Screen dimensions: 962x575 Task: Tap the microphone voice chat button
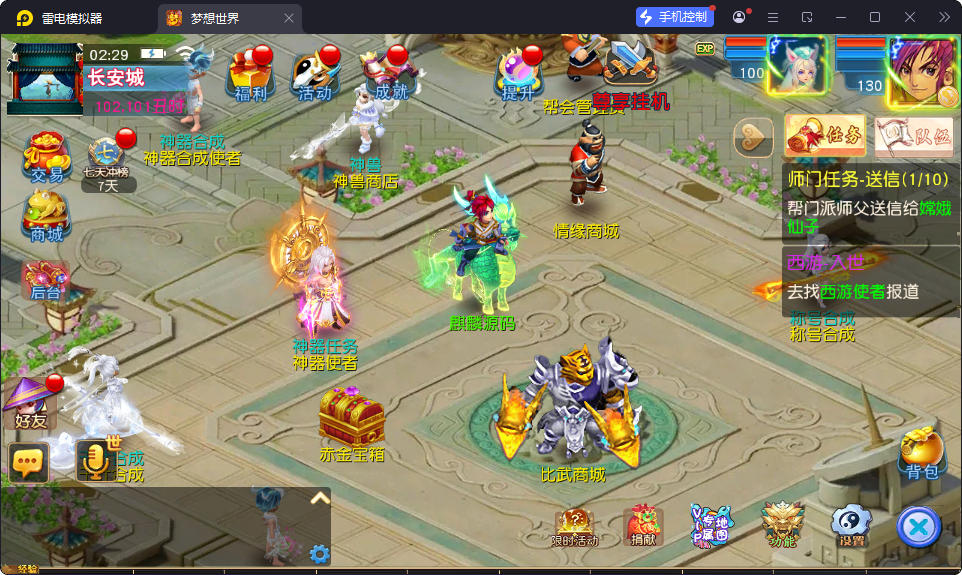click(x=96, y=461)
